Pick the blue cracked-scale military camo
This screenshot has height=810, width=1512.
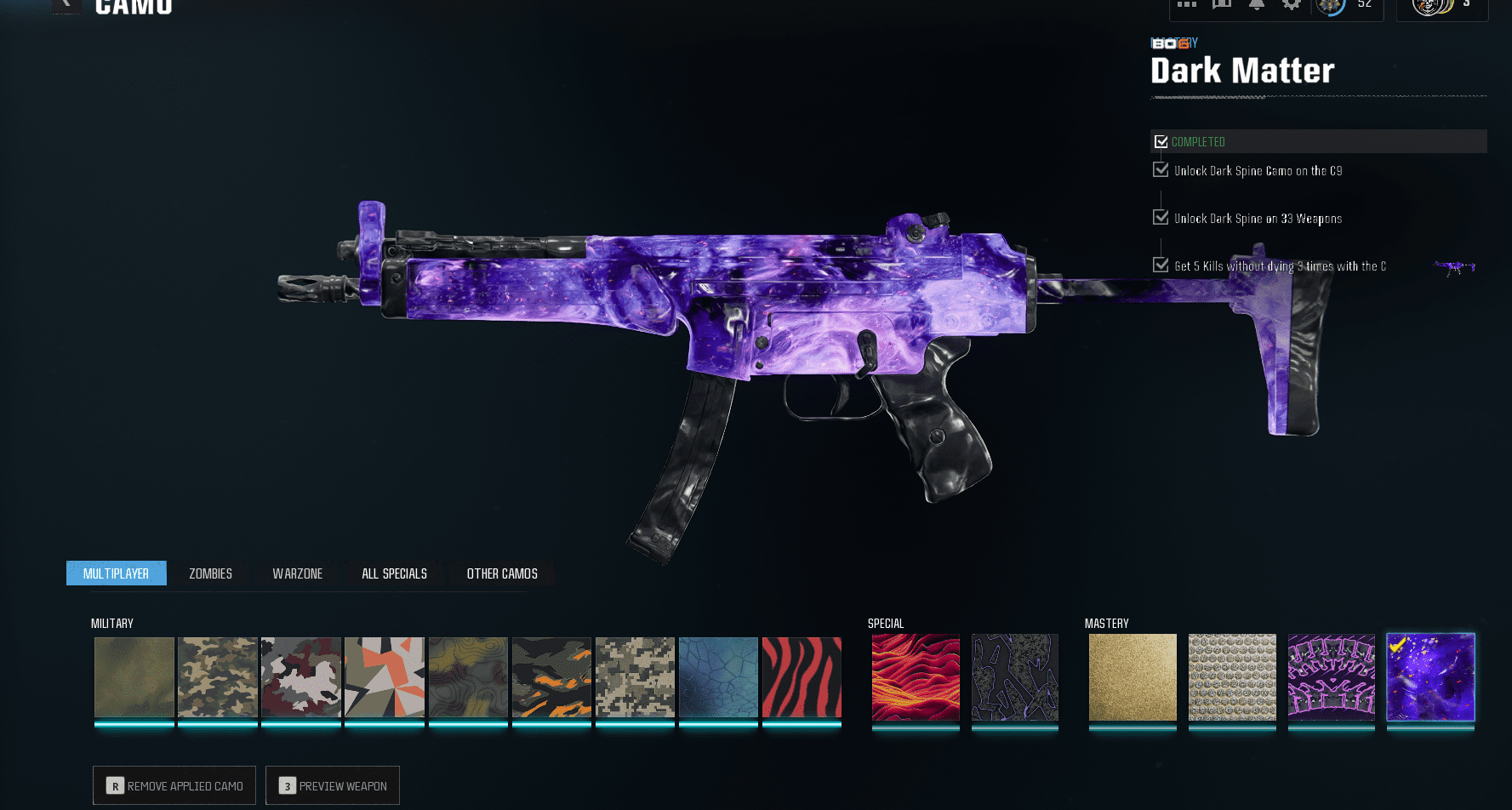(x=718, y=677)
